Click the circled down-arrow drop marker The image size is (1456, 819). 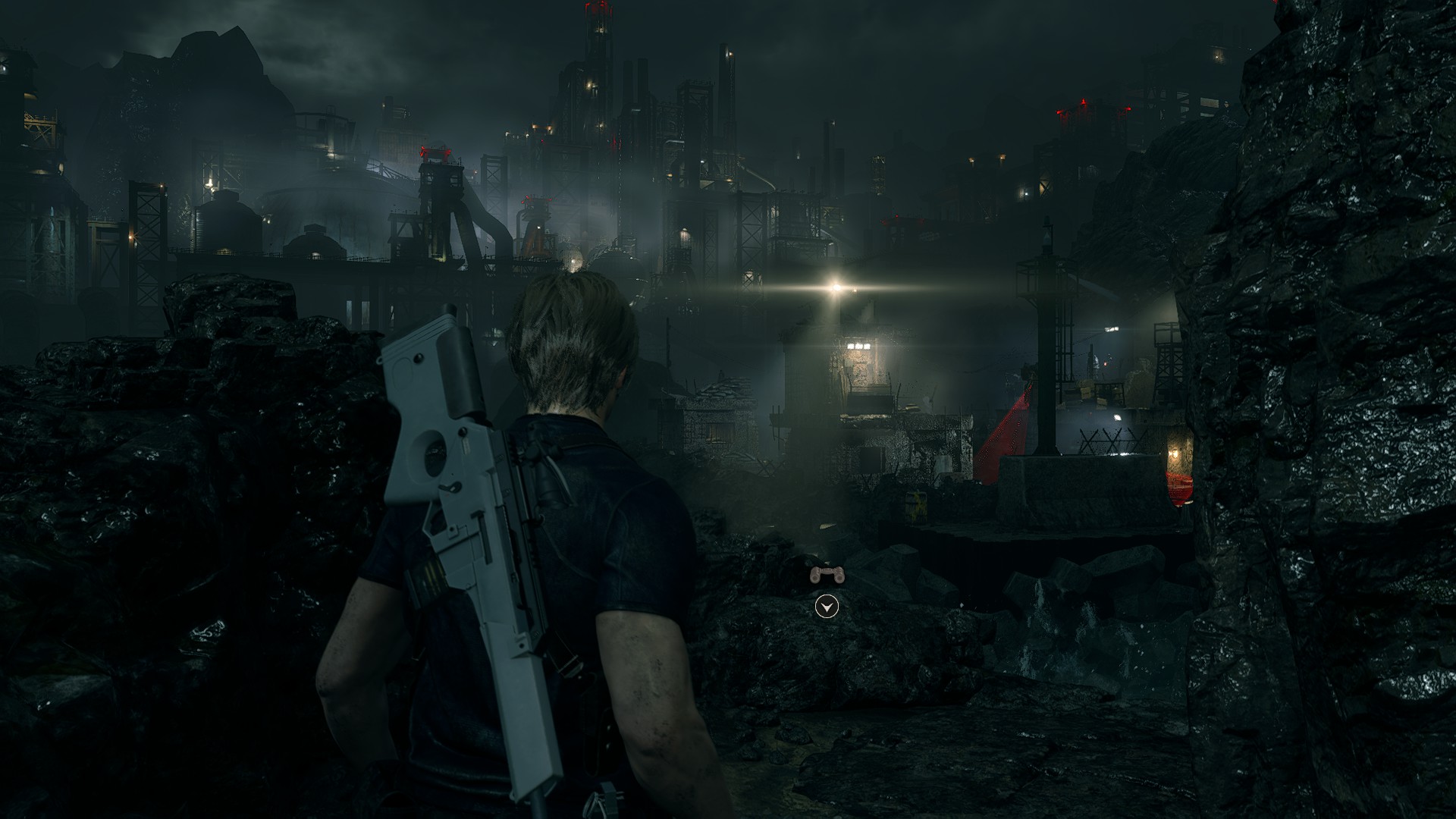[827, 607]
